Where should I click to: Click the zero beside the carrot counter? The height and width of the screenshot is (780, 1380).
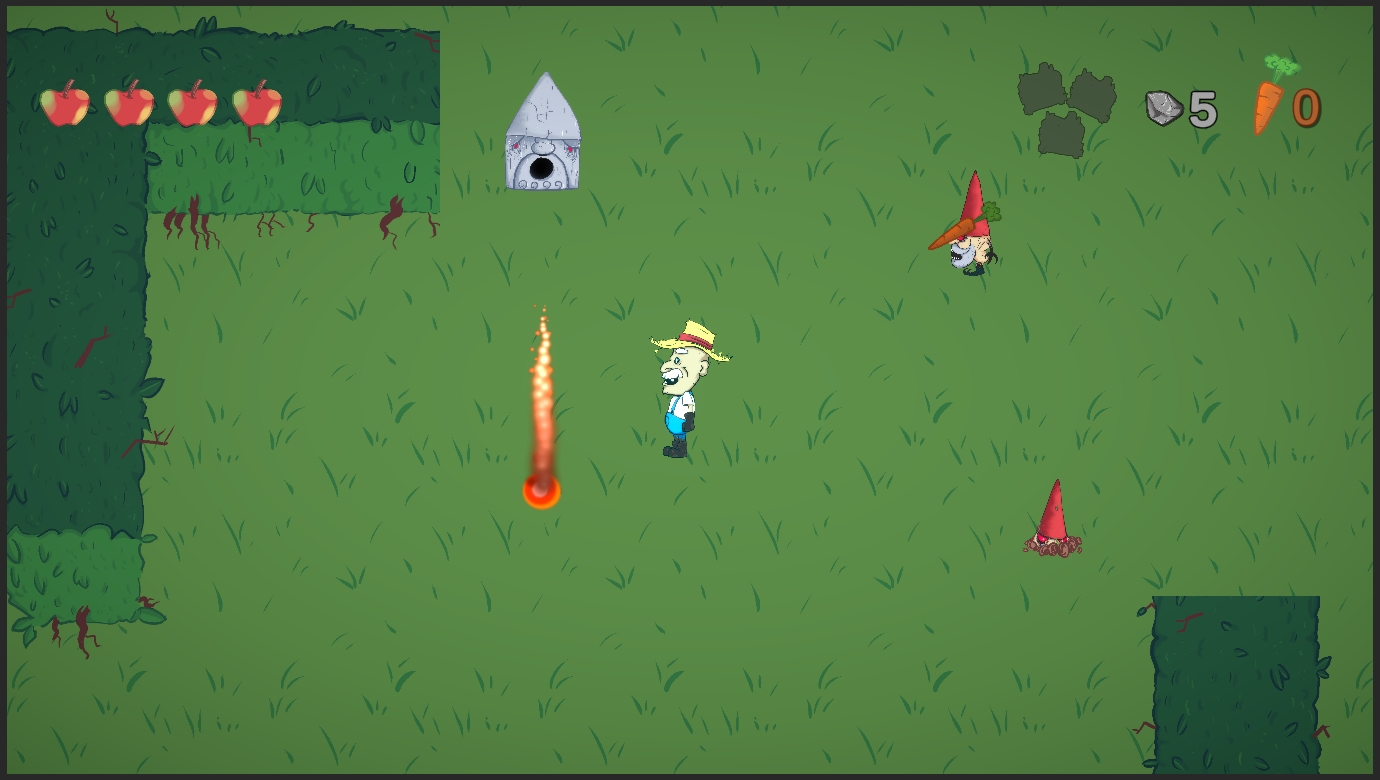[x=1306, y=108]
